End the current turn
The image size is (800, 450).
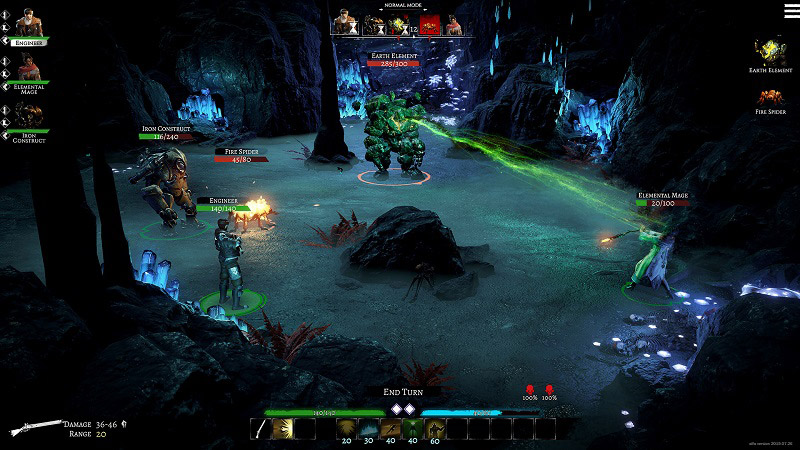(401, 392)
